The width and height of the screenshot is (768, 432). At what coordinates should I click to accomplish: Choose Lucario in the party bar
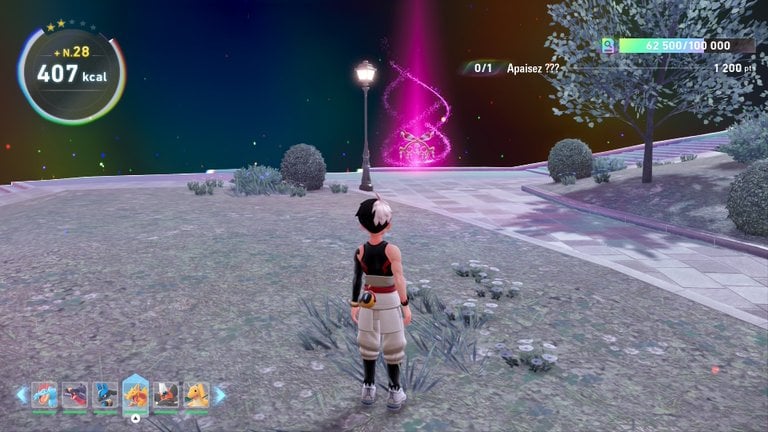click(x=105, y=395)
